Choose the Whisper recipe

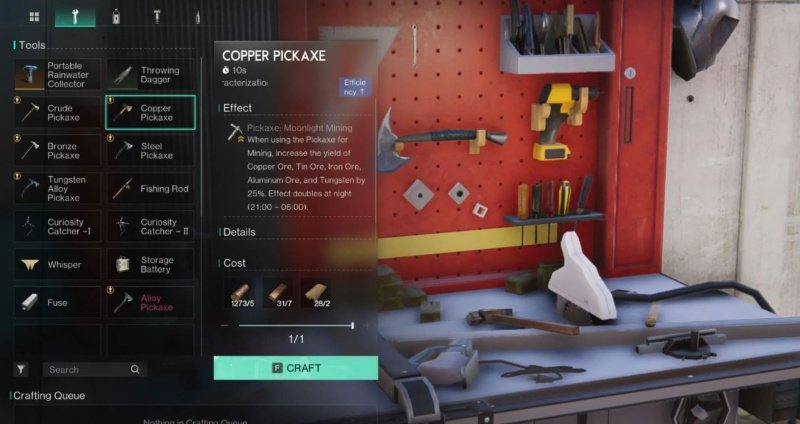(x=56, y=264)
